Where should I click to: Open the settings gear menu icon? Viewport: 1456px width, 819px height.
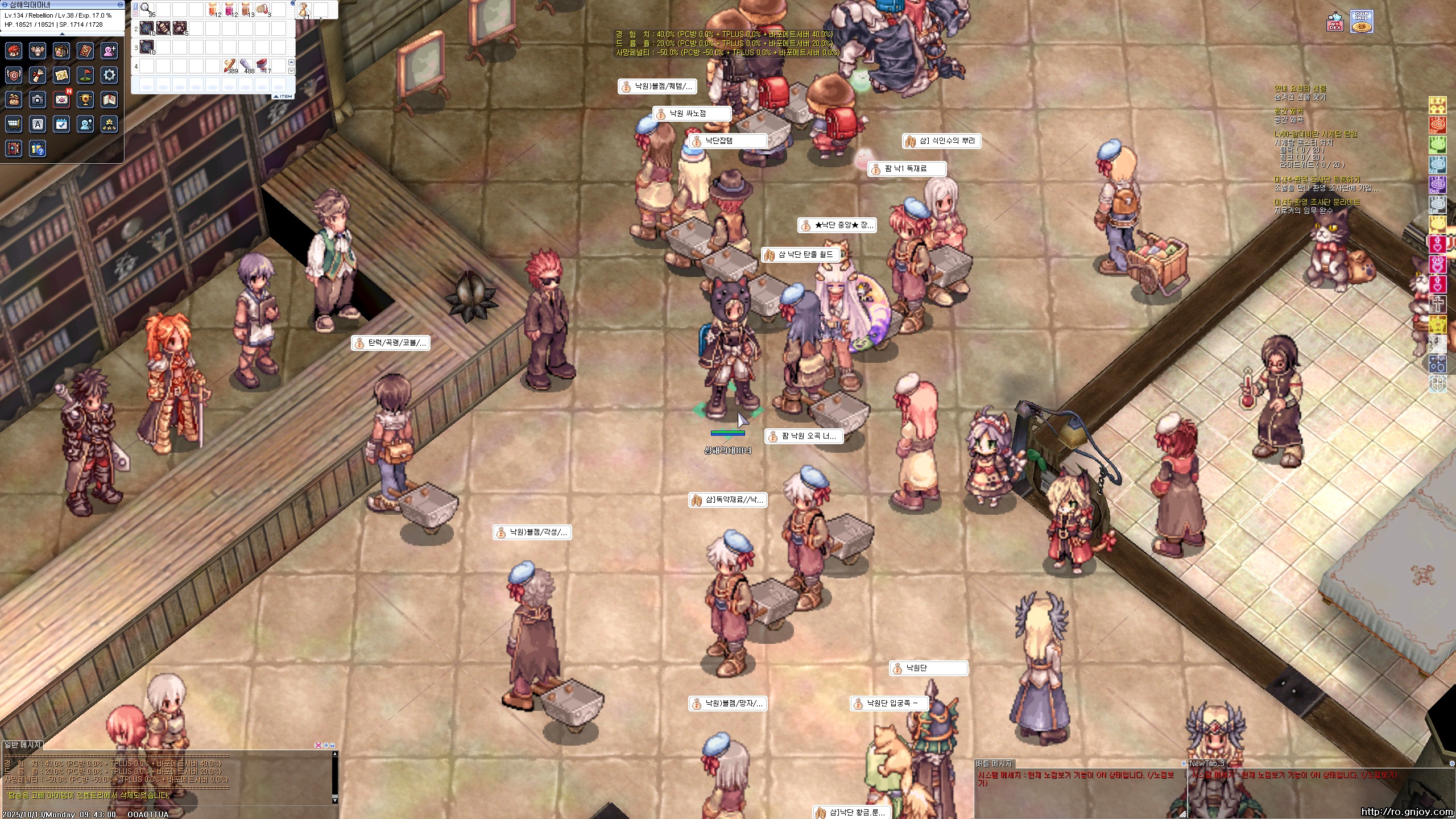point(109,75)
